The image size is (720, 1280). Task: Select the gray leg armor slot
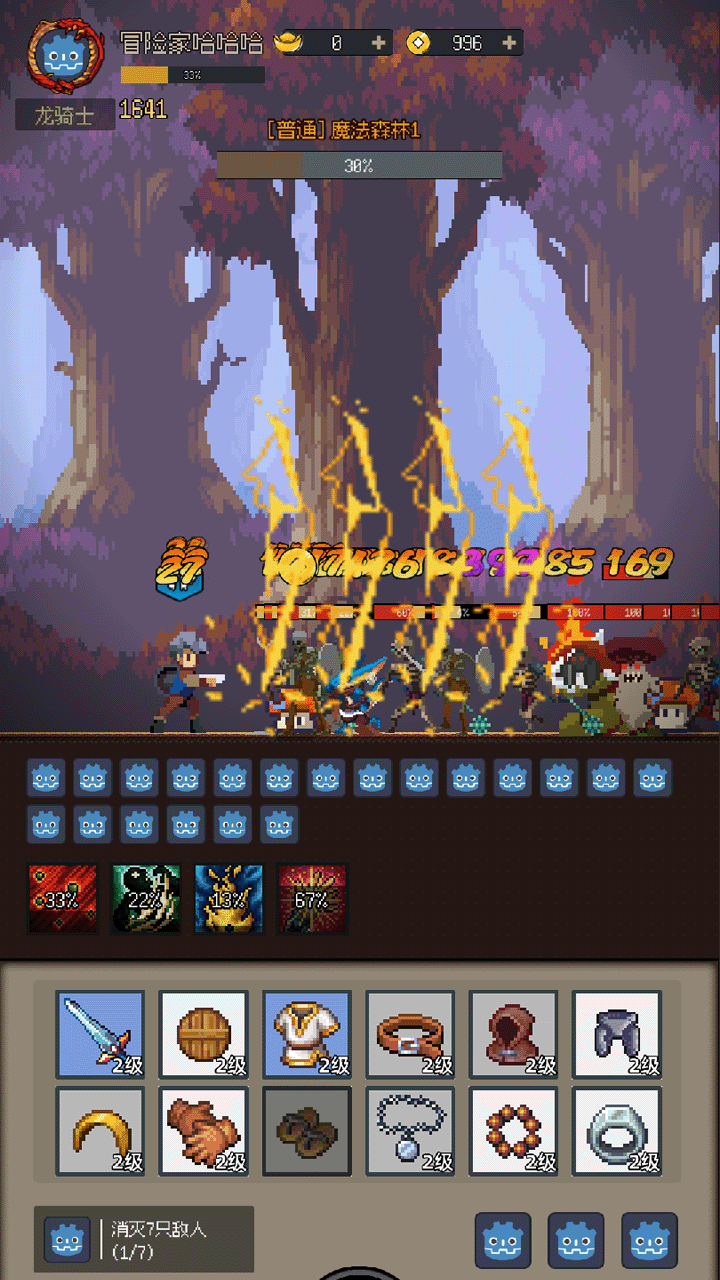click(616, 1035)
